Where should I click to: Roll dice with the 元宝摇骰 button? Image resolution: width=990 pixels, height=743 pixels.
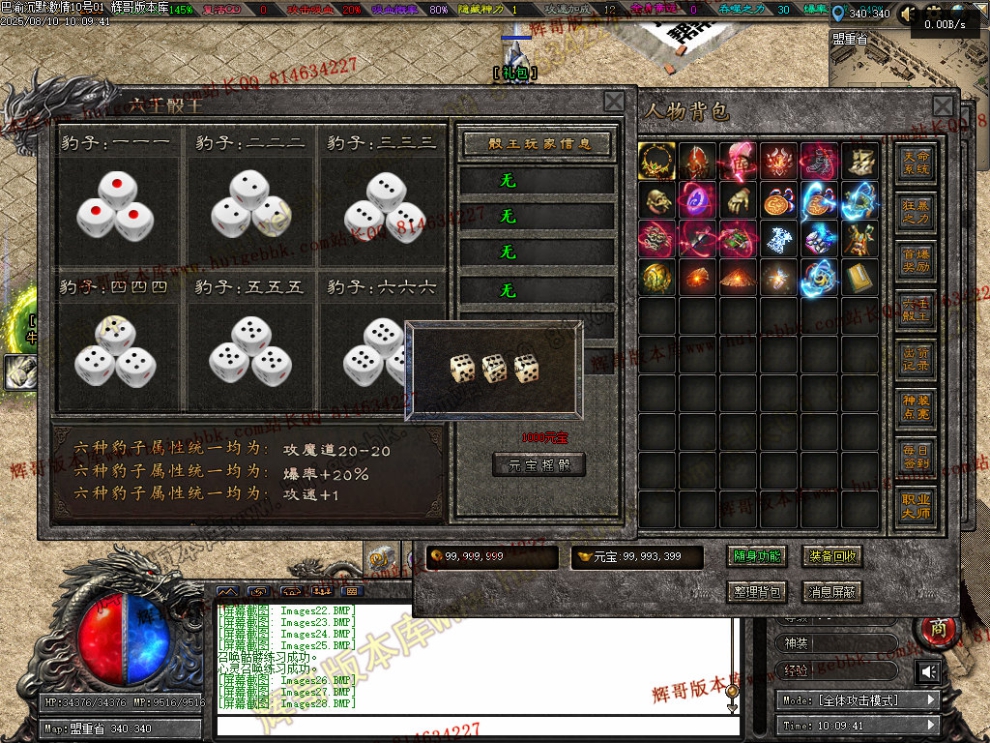[x=539, y=465]
